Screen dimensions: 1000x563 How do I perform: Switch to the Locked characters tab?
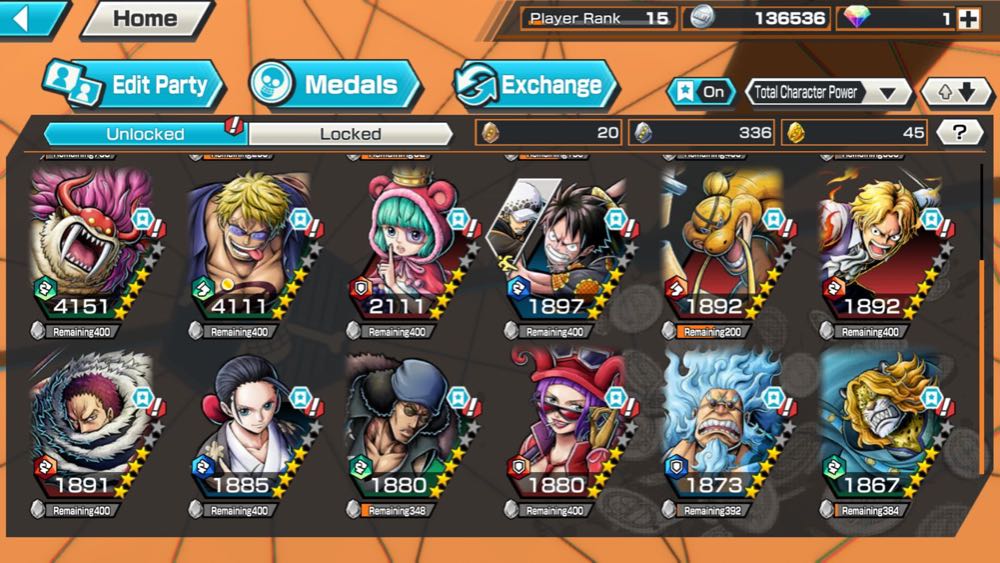click(x=350, y=133)
